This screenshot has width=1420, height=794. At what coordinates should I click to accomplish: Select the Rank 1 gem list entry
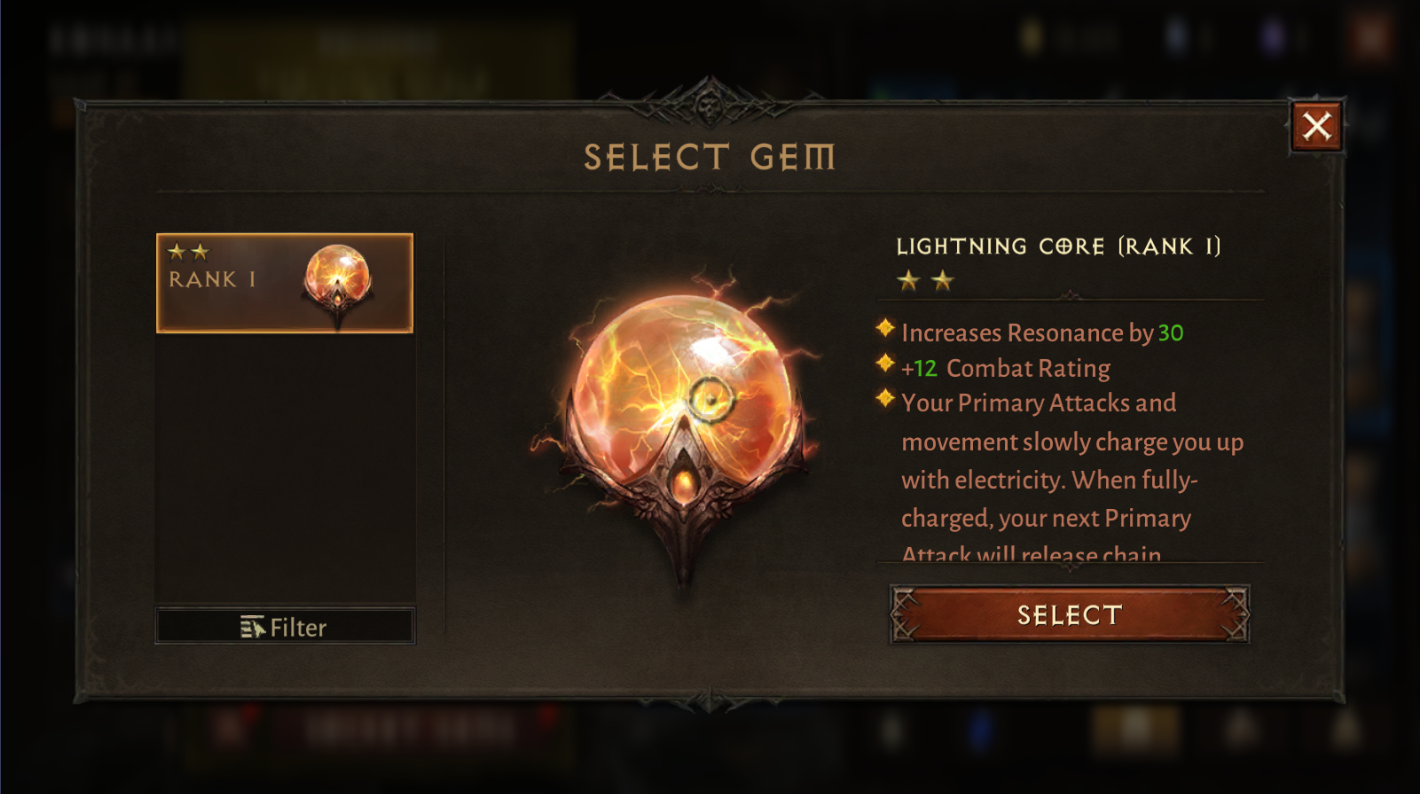285,282
